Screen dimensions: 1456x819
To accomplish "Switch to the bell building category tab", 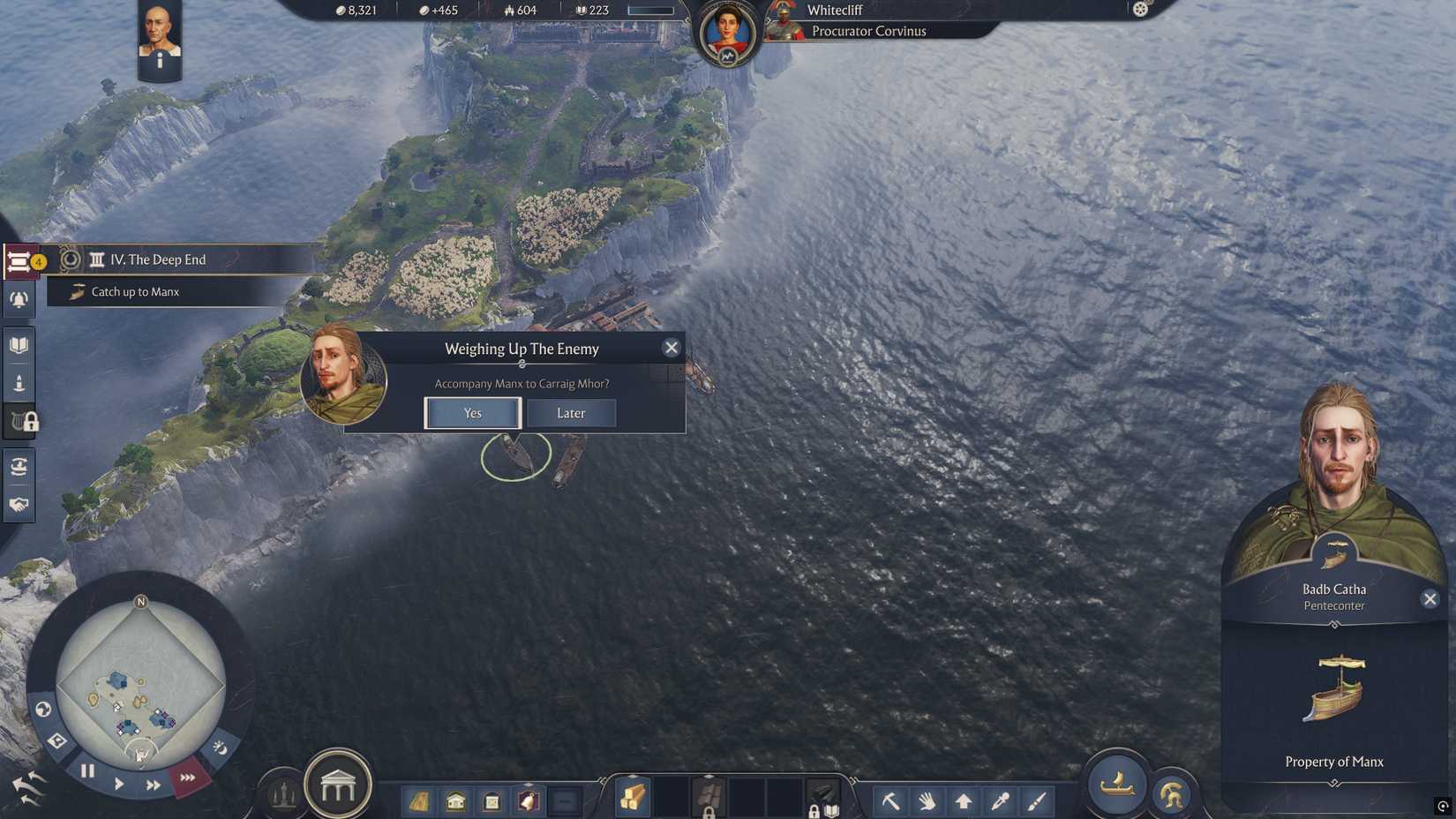I will [527, 800].
